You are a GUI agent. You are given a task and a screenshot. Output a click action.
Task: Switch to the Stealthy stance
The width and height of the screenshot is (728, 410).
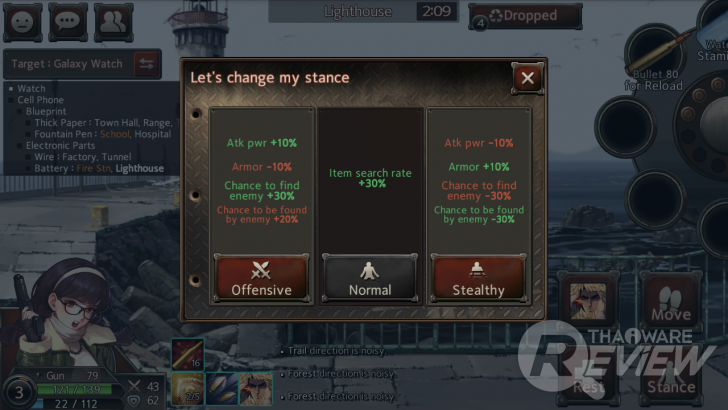point(477,278)
